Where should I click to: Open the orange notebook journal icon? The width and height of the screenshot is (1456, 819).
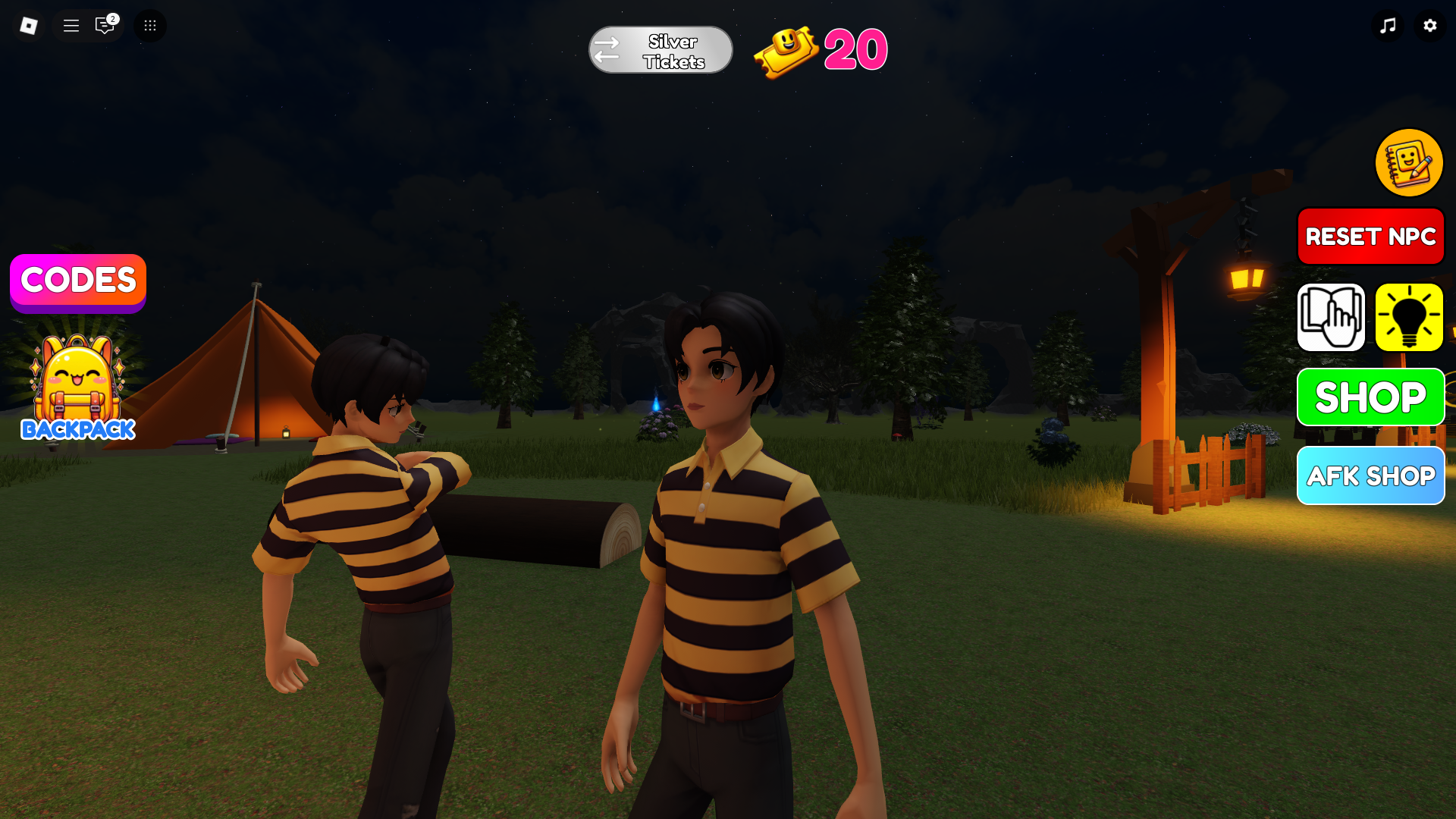point(1409,163)
